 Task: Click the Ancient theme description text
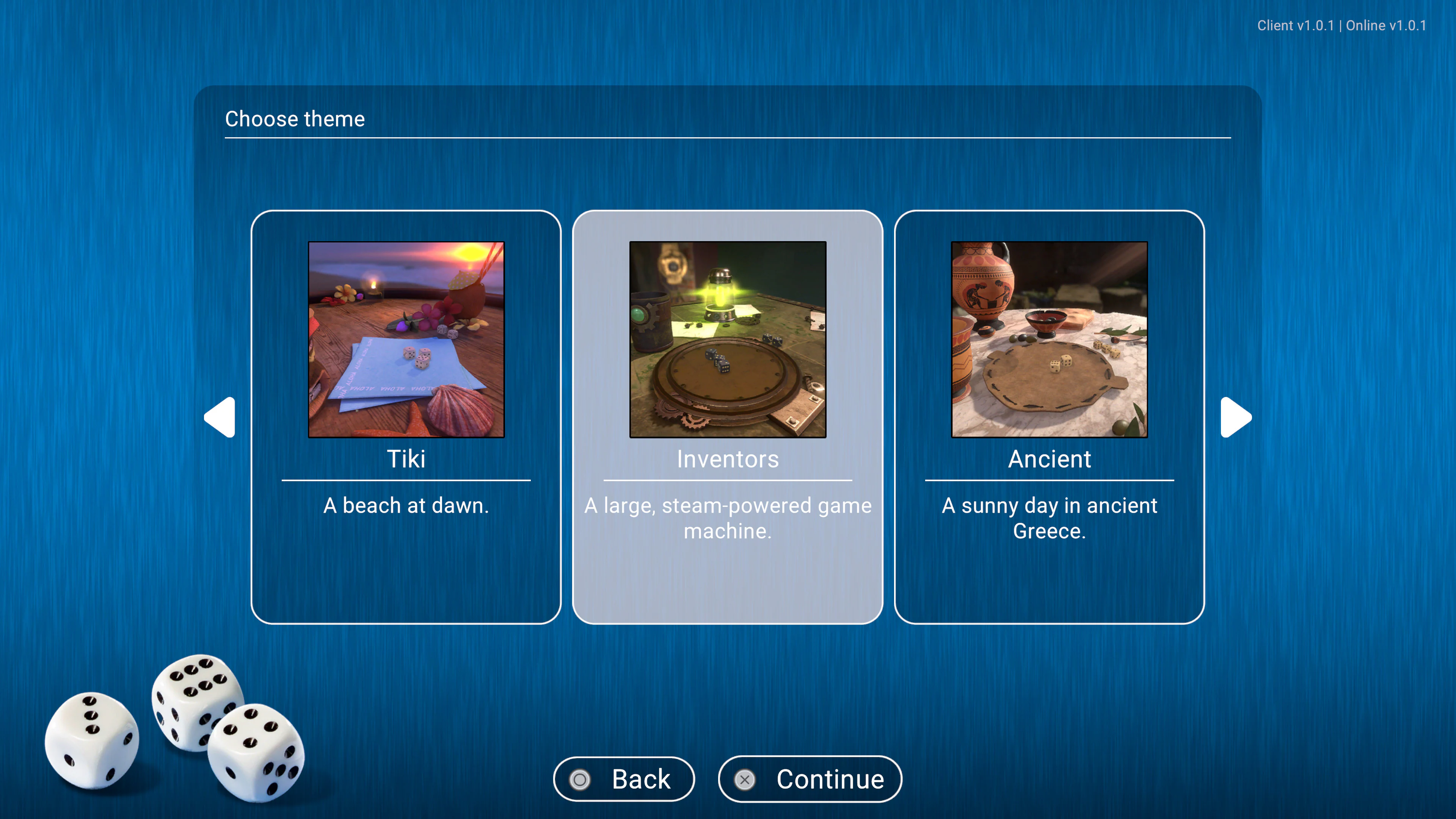1049,518
